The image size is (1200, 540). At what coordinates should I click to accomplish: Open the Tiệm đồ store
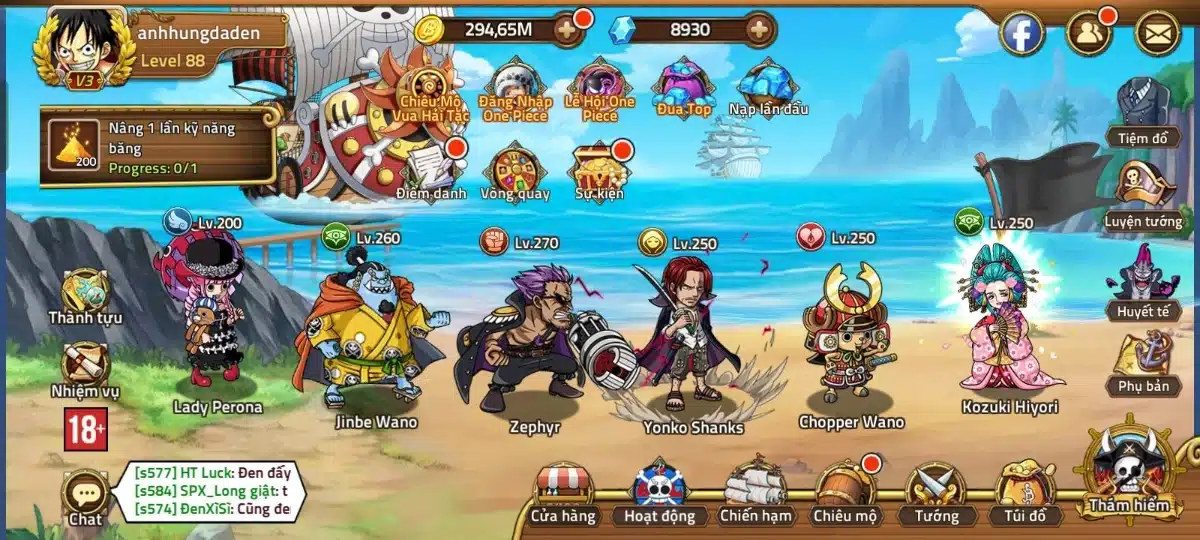(1143, 108)
